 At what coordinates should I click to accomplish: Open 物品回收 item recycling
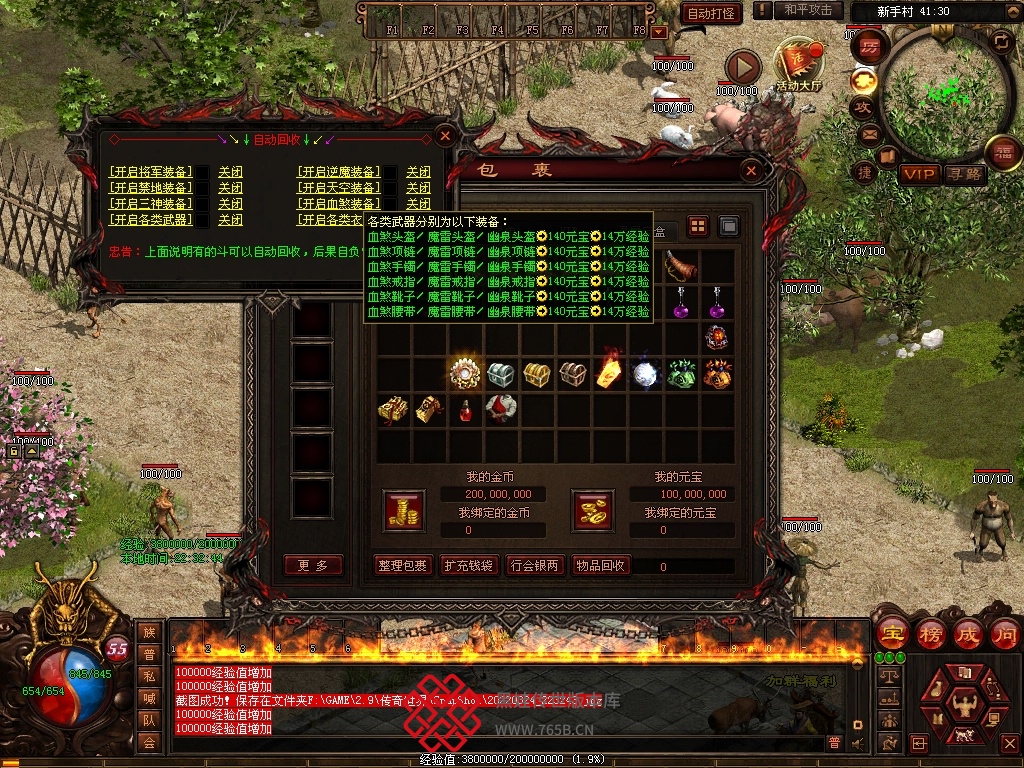point(600,566)
